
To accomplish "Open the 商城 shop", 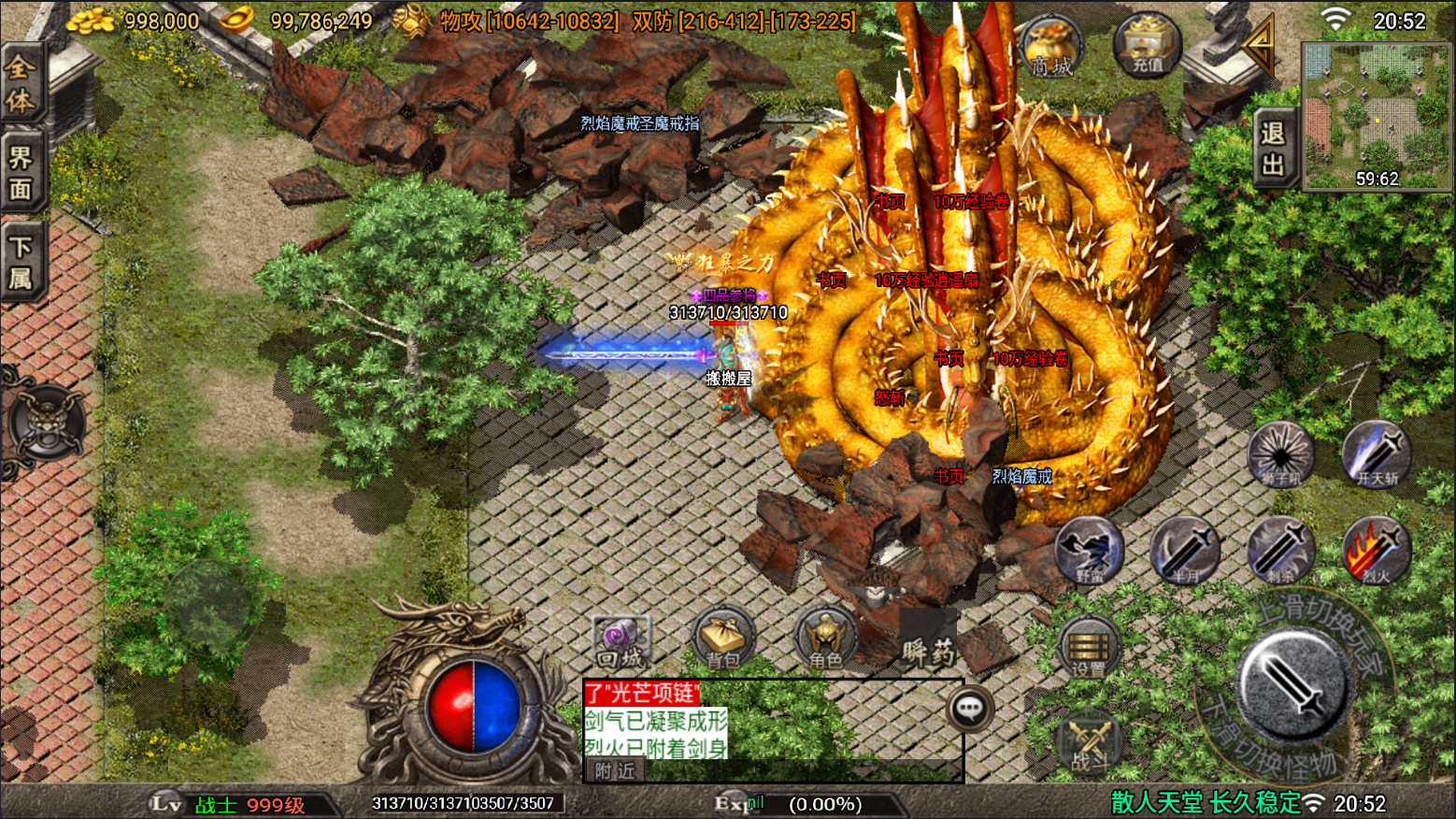I will pyautogui.click(x=1051, y=47).
